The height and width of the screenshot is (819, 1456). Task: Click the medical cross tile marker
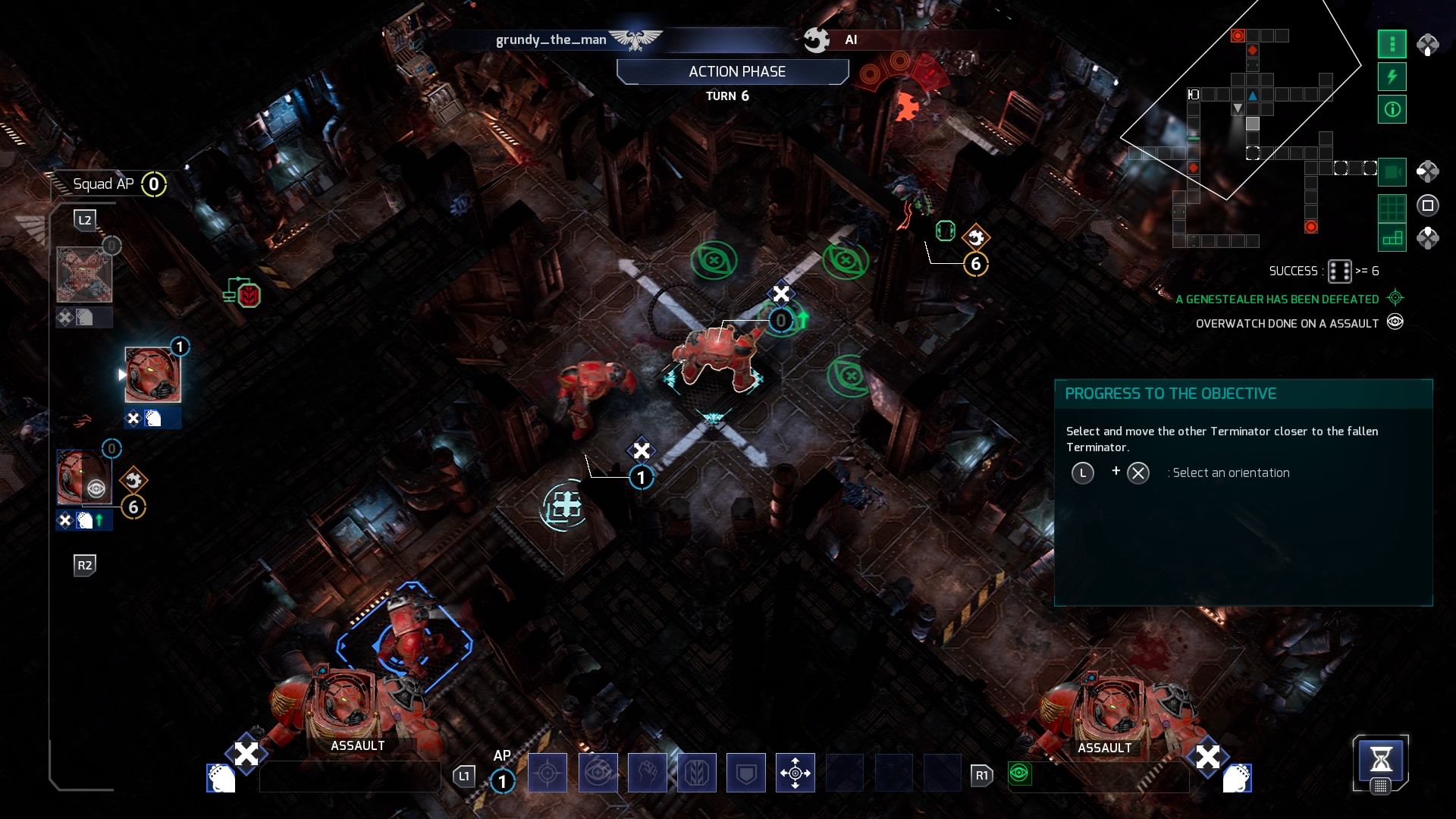coord(563,506)
